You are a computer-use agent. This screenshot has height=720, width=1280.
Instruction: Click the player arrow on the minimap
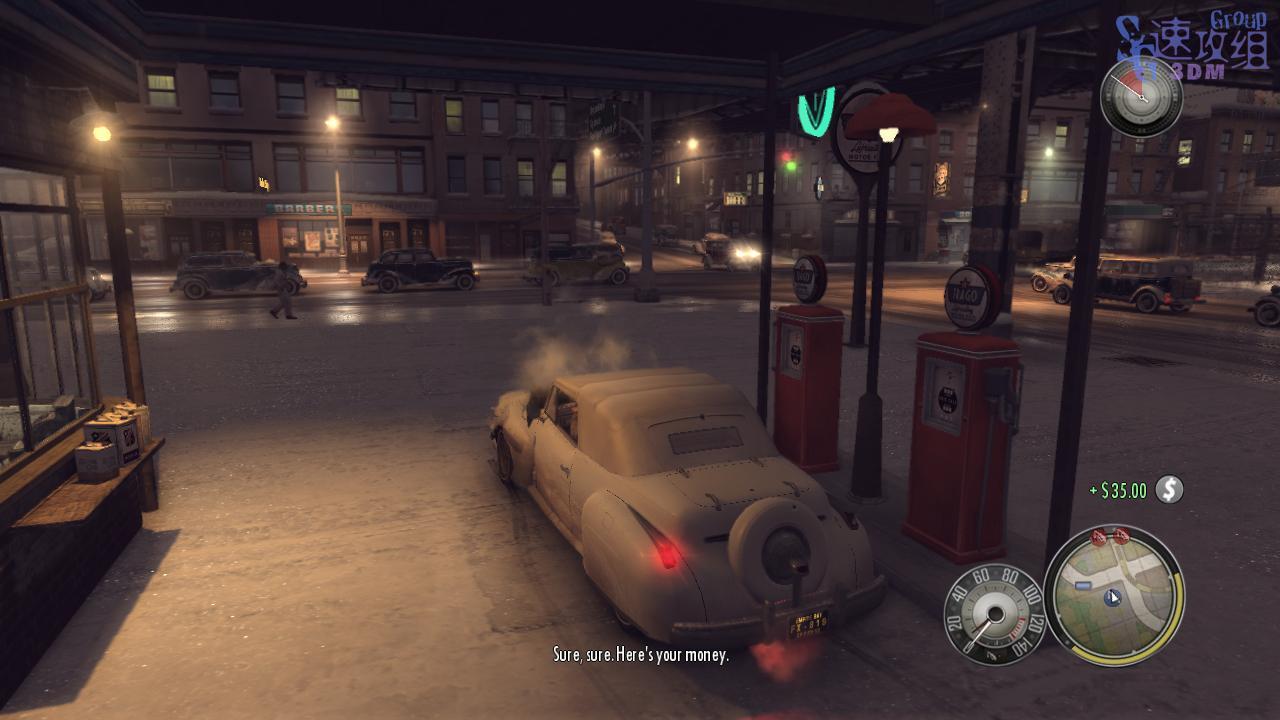point(1113,597)
